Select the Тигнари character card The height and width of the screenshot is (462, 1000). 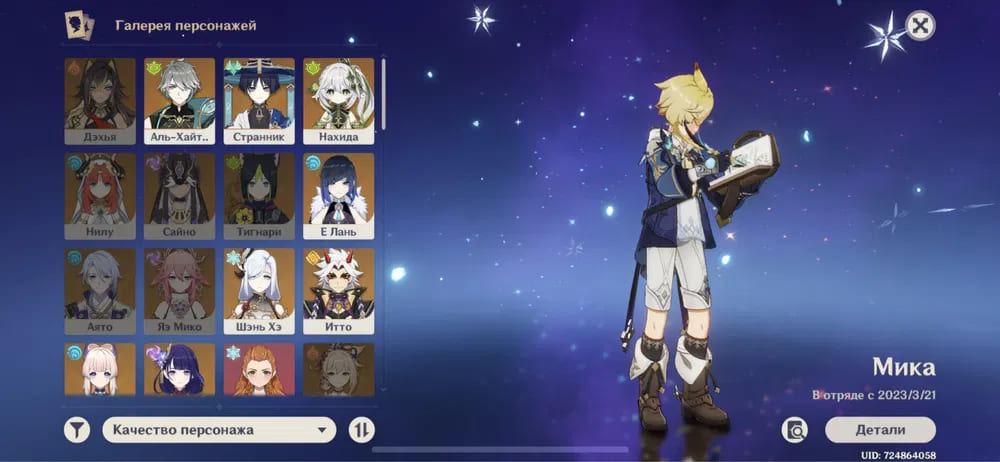(259, 196)
